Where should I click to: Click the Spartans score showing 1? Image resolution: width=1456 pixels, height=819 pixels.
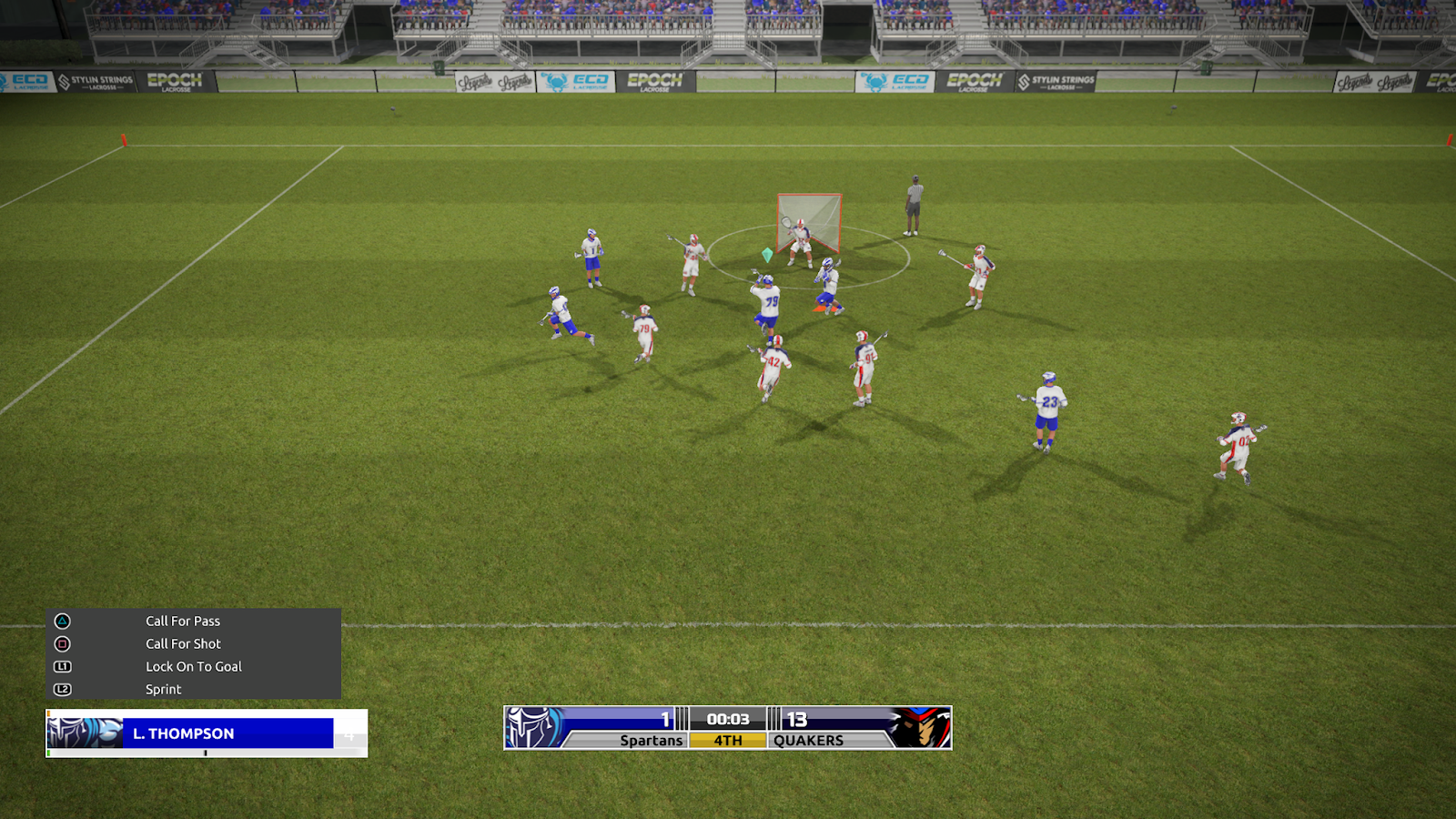(665, 717)
